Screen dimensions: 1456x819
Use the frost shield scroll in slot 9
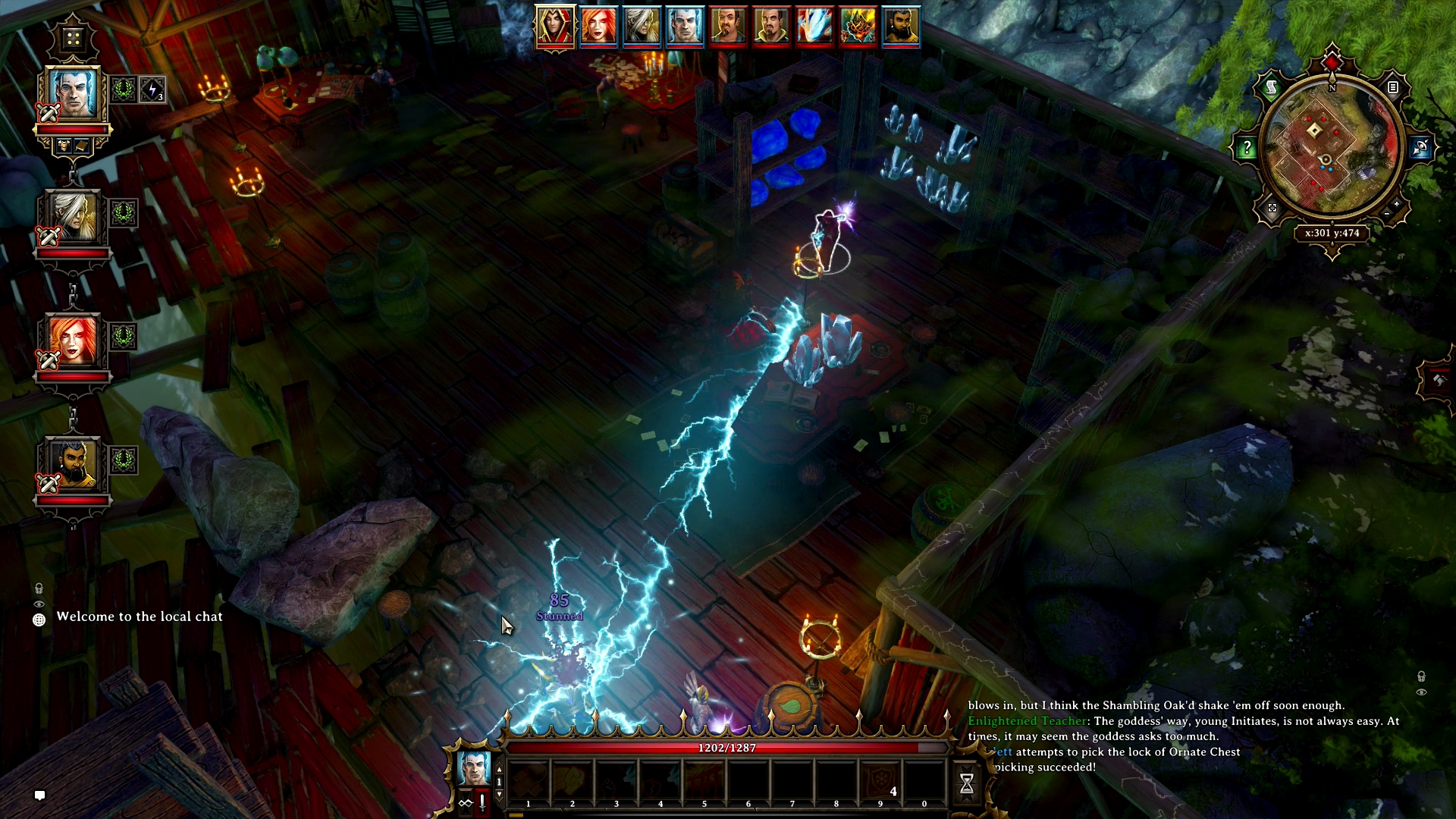pos(880,781)
